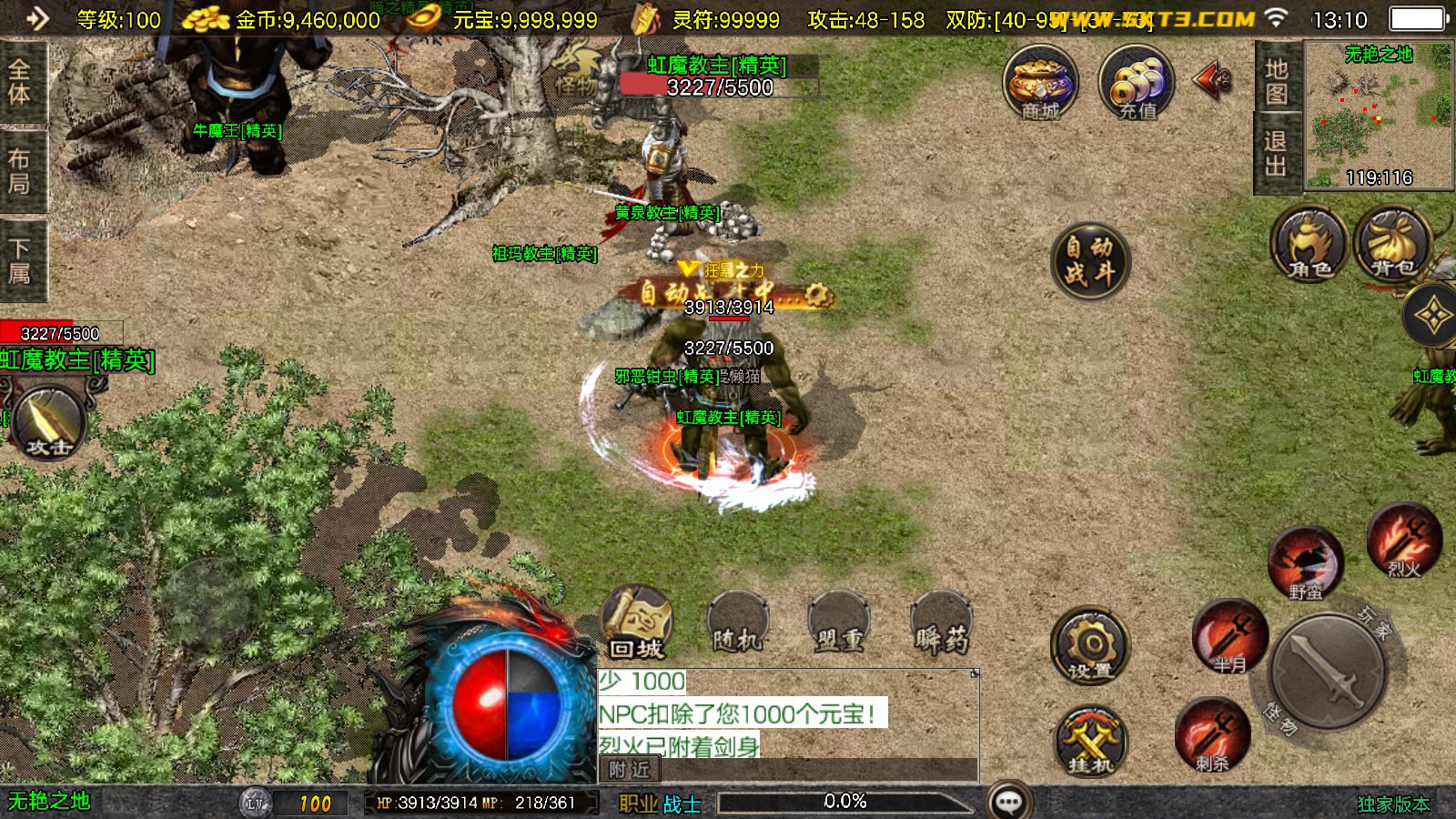This screenshot has width=1456, height=819.
Task: Exit using the 退出 button
Action: click(x=1276, y=154)
